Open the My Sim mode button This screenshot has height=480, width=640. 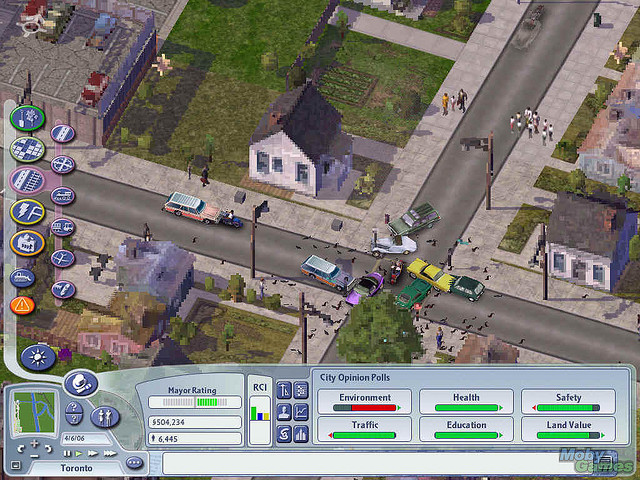coord(105,416)
